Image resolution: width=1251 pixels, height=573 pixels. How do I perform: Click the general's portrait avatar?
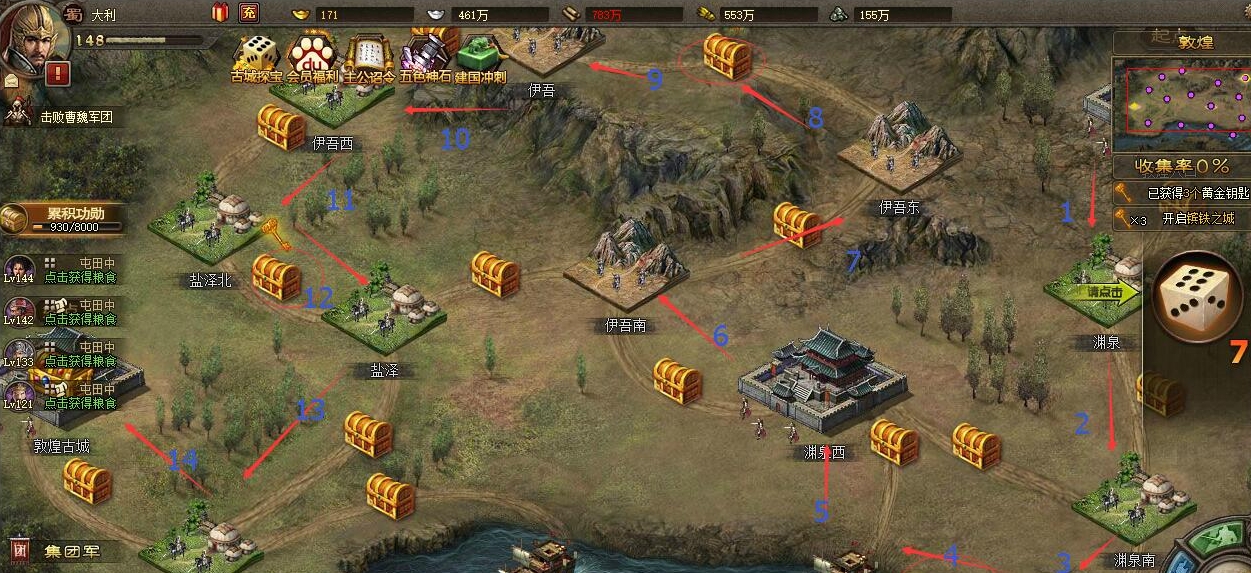32,37
